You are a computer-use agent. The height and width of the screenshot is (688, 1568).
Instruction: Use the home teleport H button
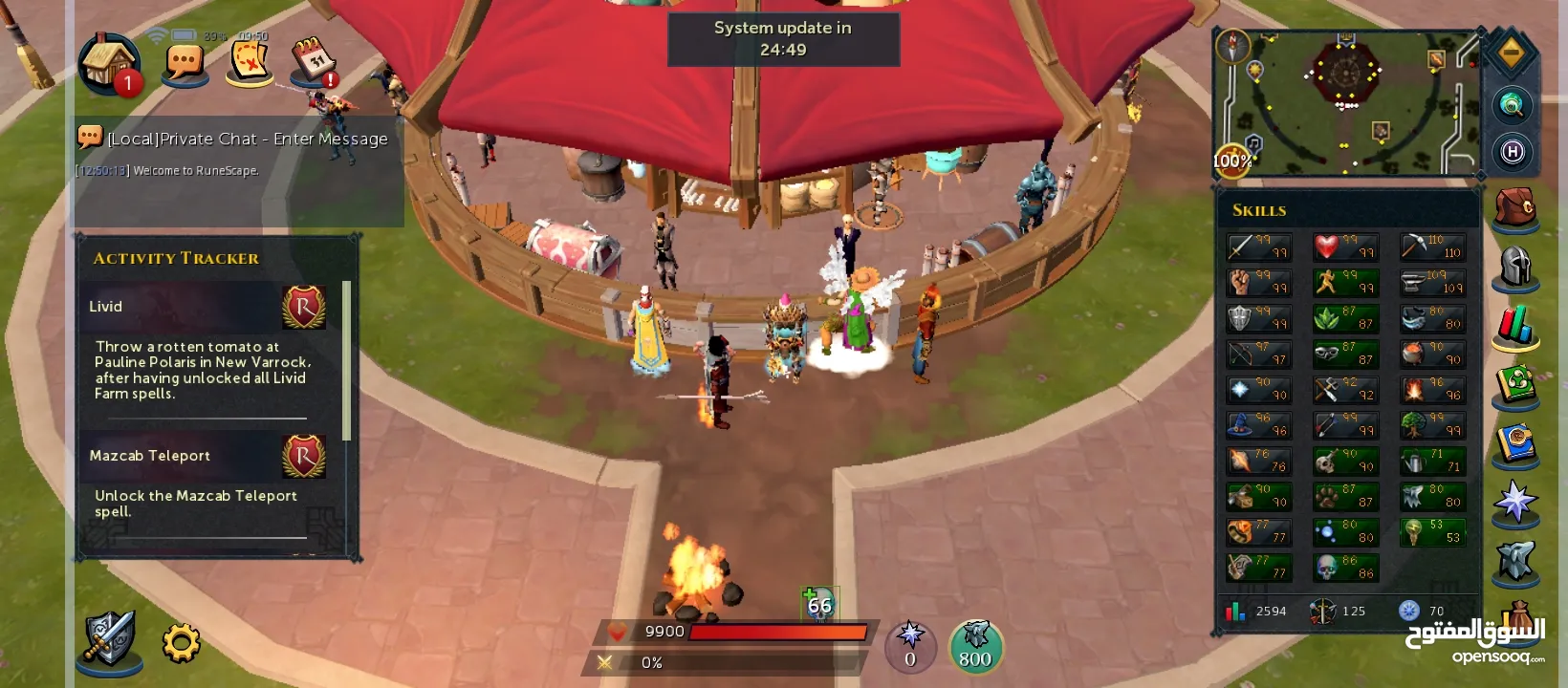click(1512, 152)
